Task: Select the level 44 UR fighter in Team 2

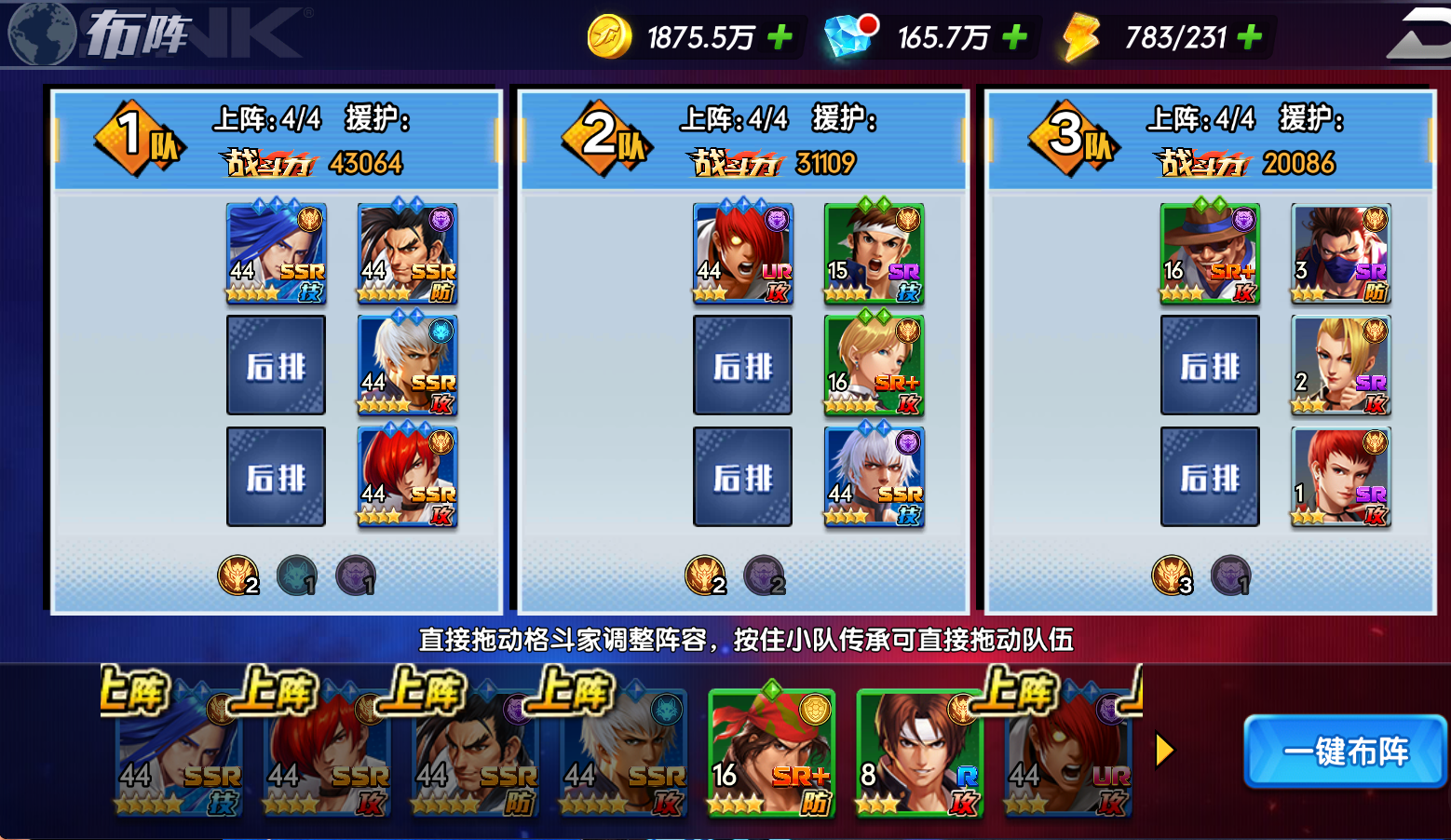Action: click(x=742, y=253)
